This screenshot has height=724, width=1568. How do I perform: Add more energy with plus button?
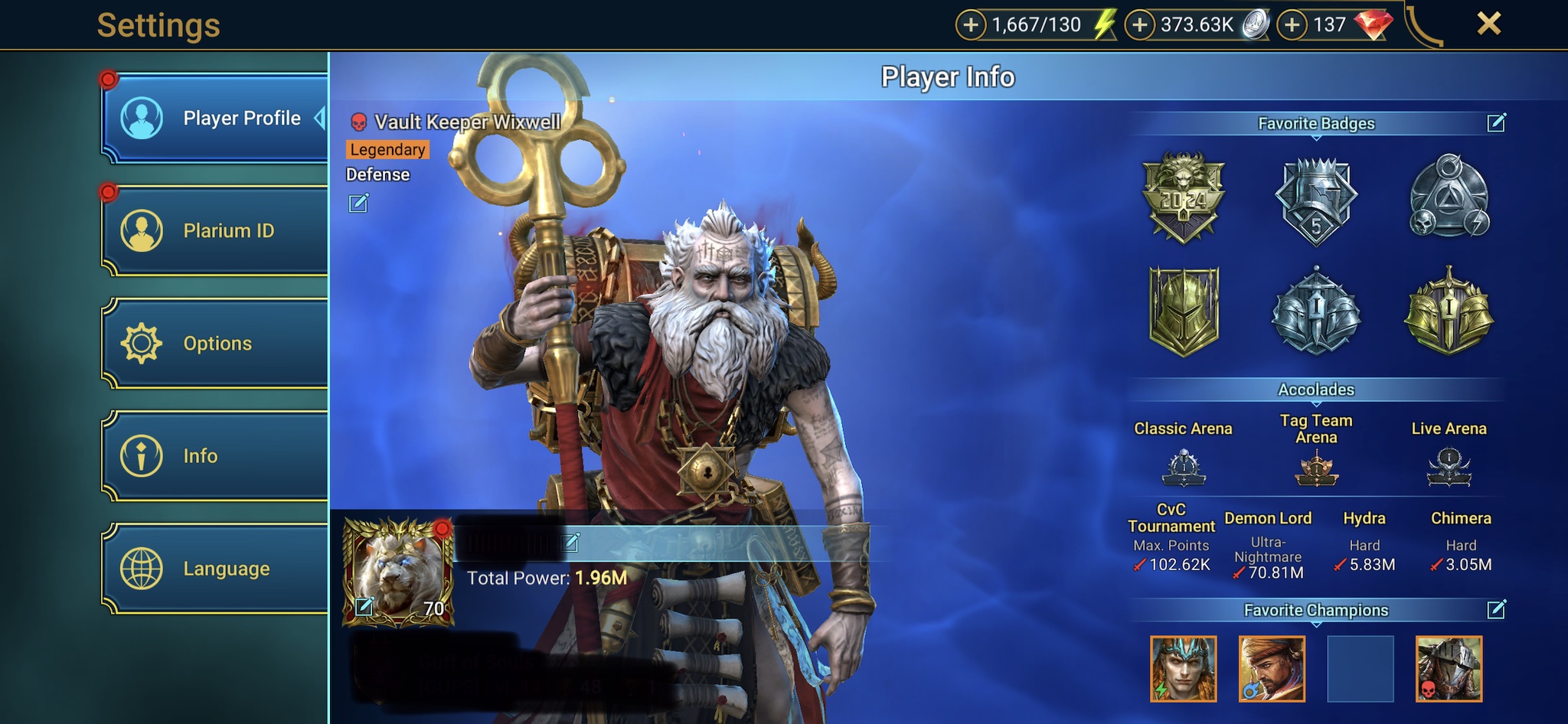(x=971, y=25)
